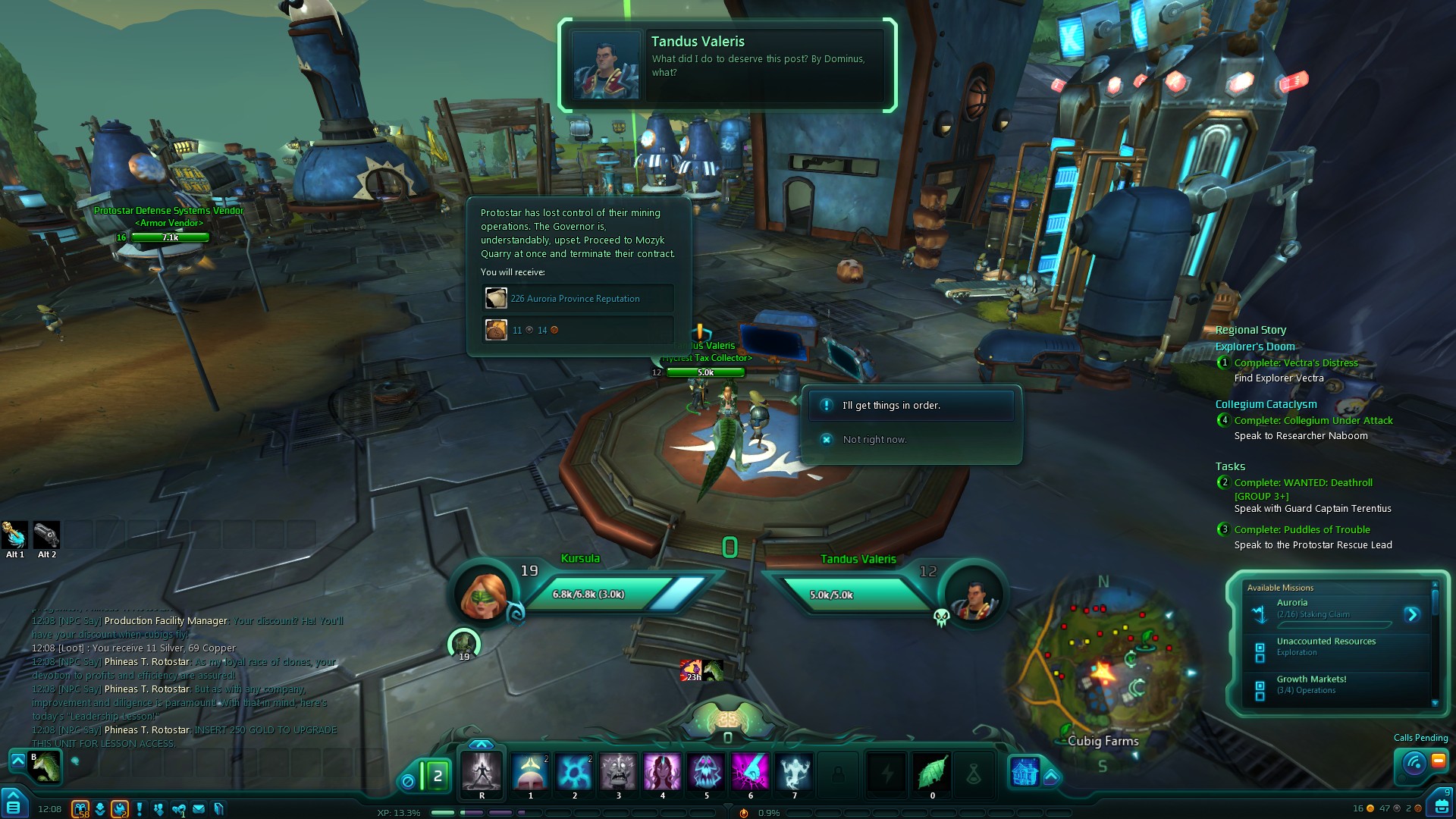Open the inventory bag button
Screen dimensions: 1456x819
click(x=1441, y=805)
